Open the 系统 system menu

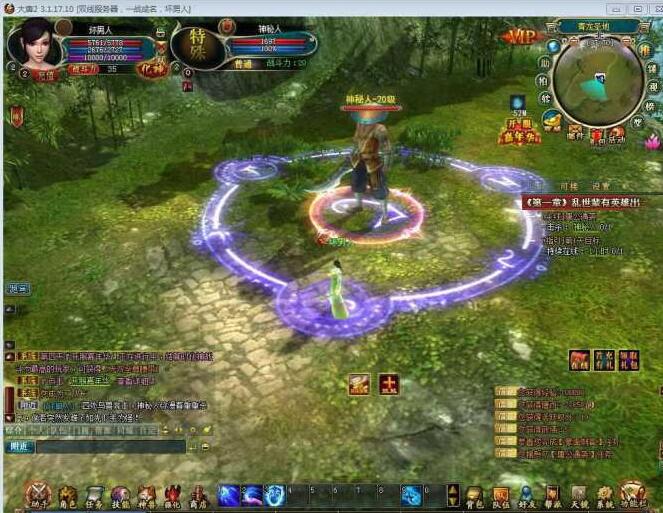click(x=605, y=496)
